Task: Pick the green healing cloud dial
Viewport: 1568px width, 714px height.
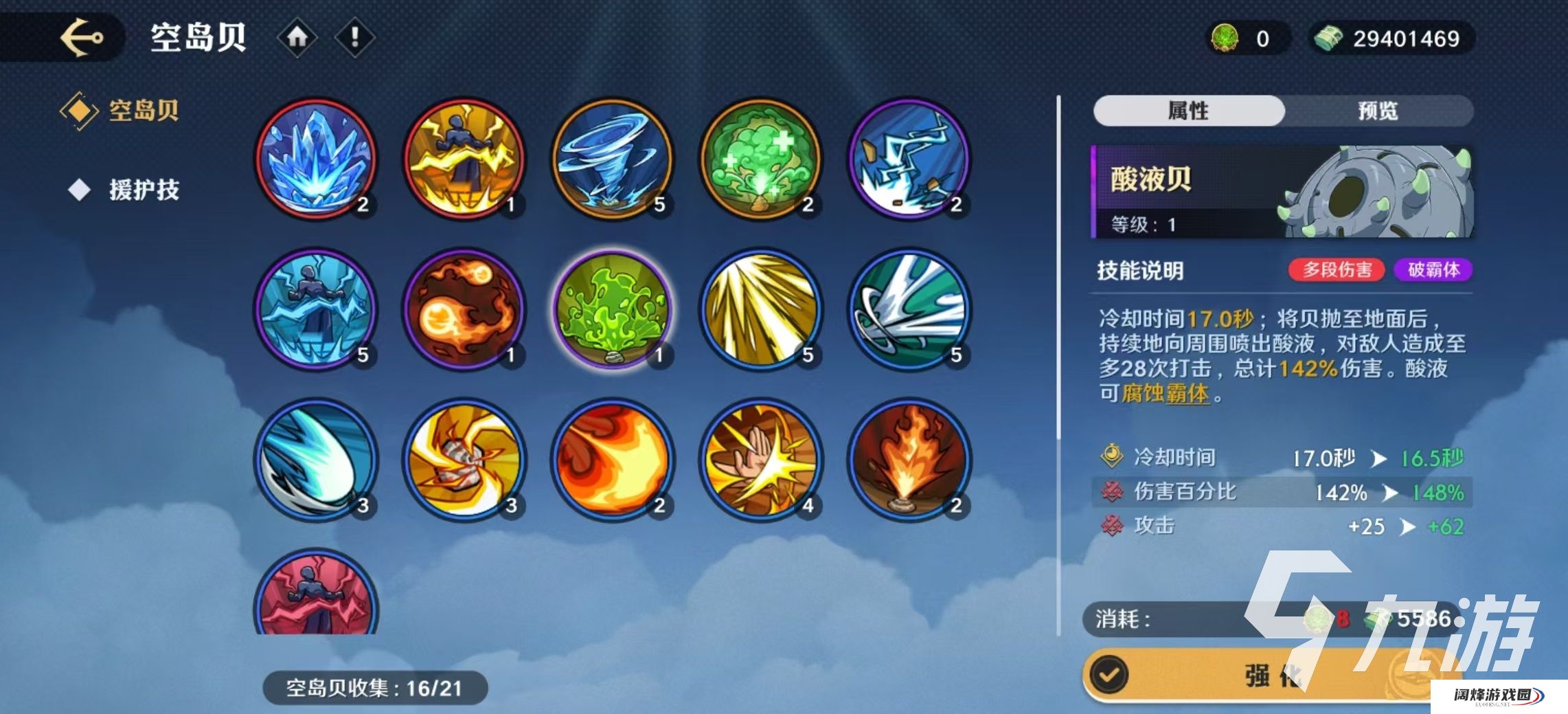Action: [x=760, y=159]
